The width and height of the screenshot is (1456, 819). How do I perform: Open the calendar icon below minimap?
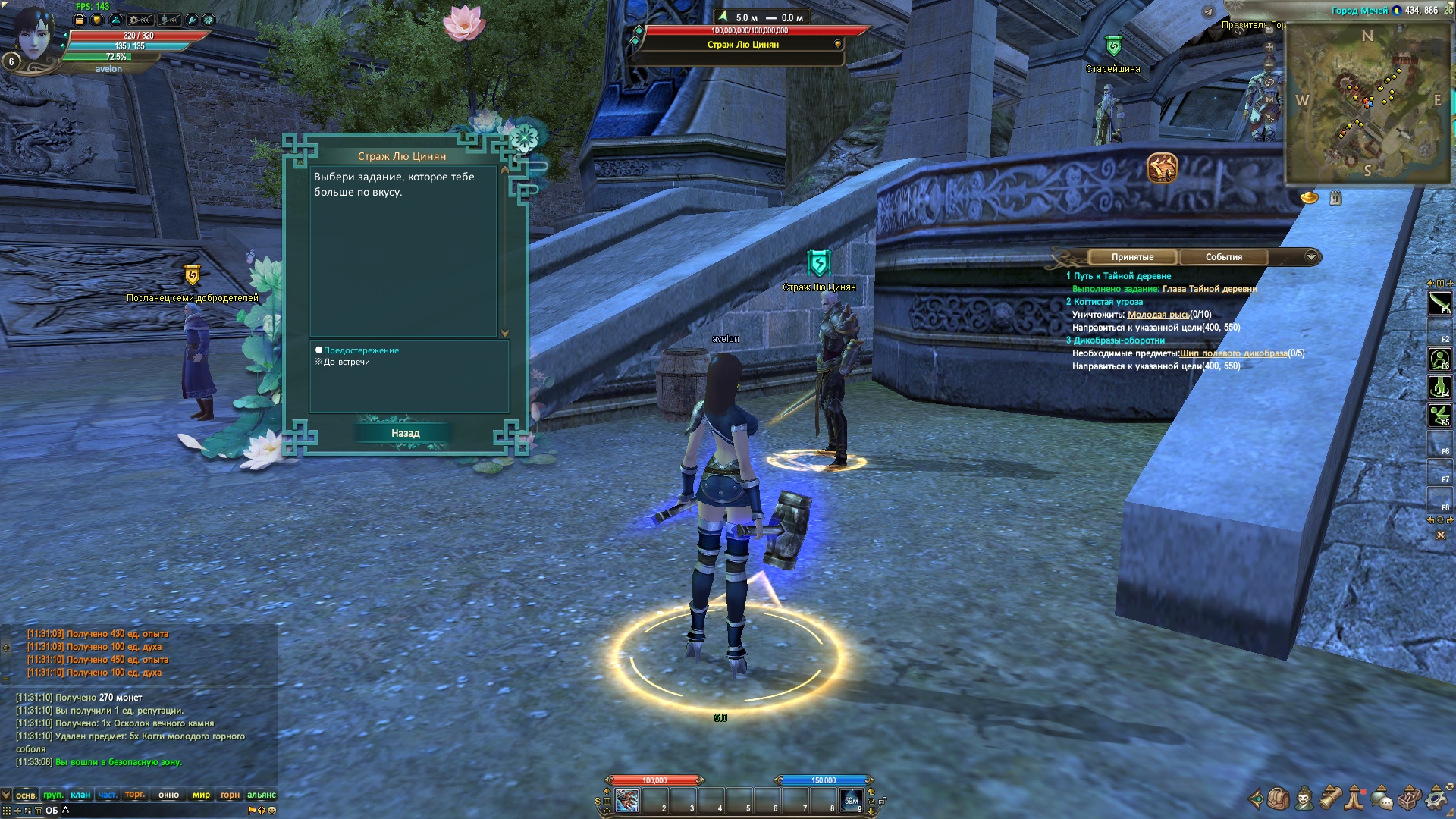tap(1335, 198)
